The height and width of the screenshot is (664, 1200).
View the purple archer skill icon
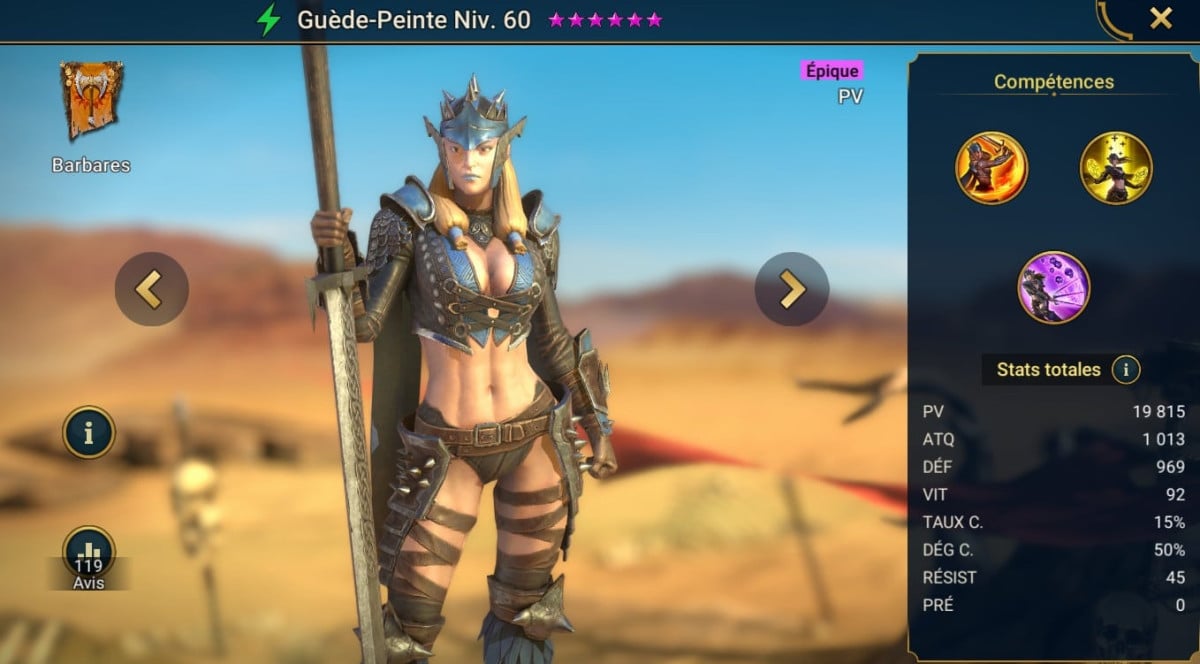[1053, 287]
